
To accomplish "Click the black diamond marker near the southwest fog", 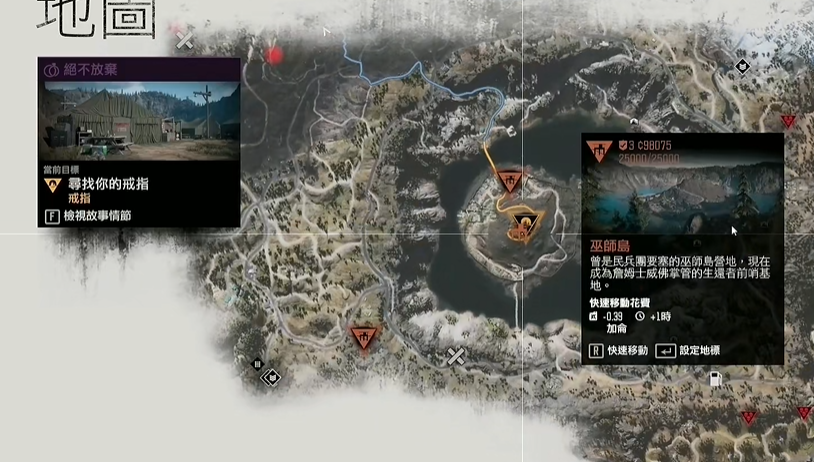I will point(272,377).
